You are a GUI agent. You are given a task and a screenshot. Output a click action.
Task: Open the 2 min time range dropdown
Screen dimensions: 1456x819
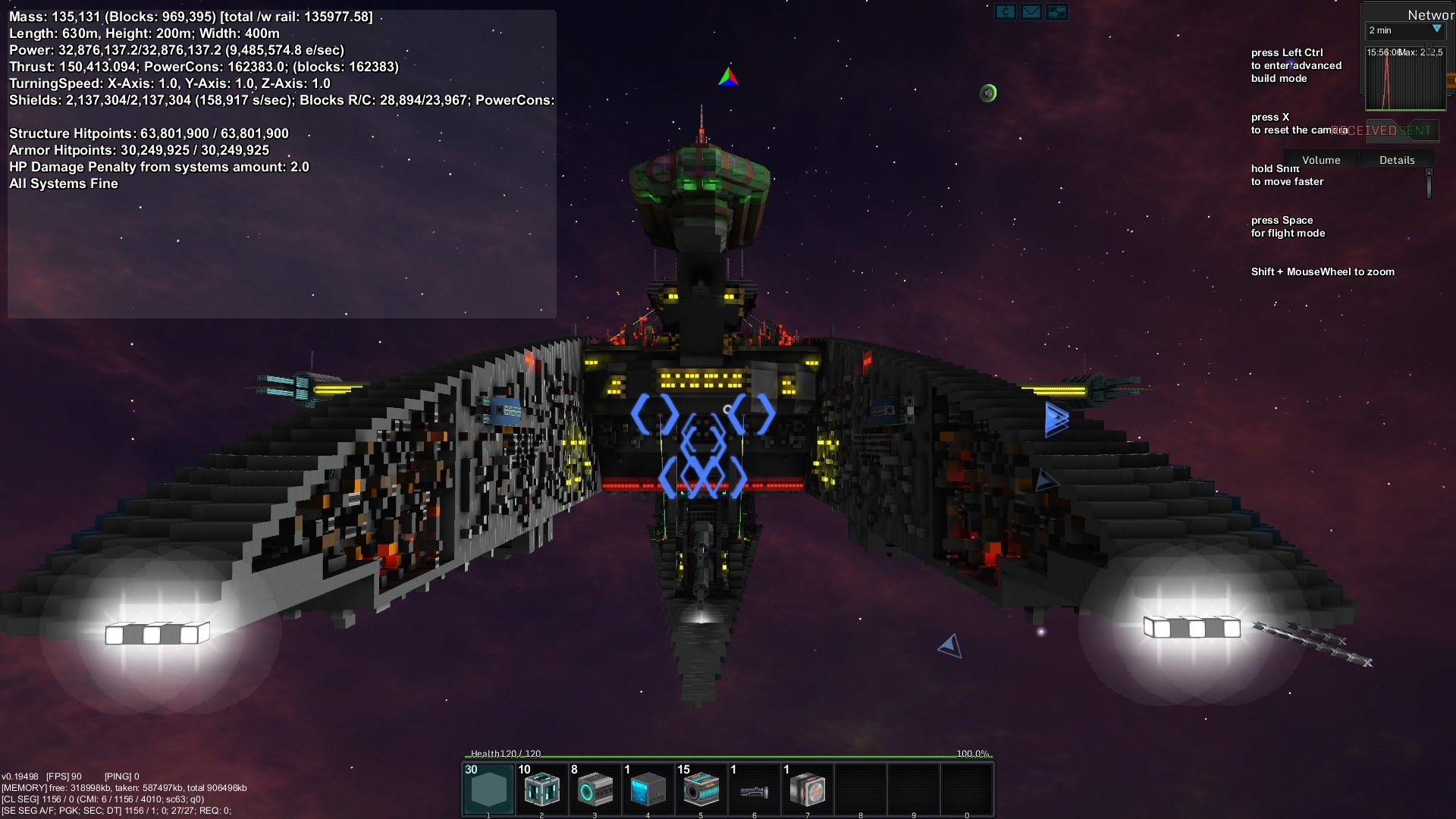[1405, 30]
